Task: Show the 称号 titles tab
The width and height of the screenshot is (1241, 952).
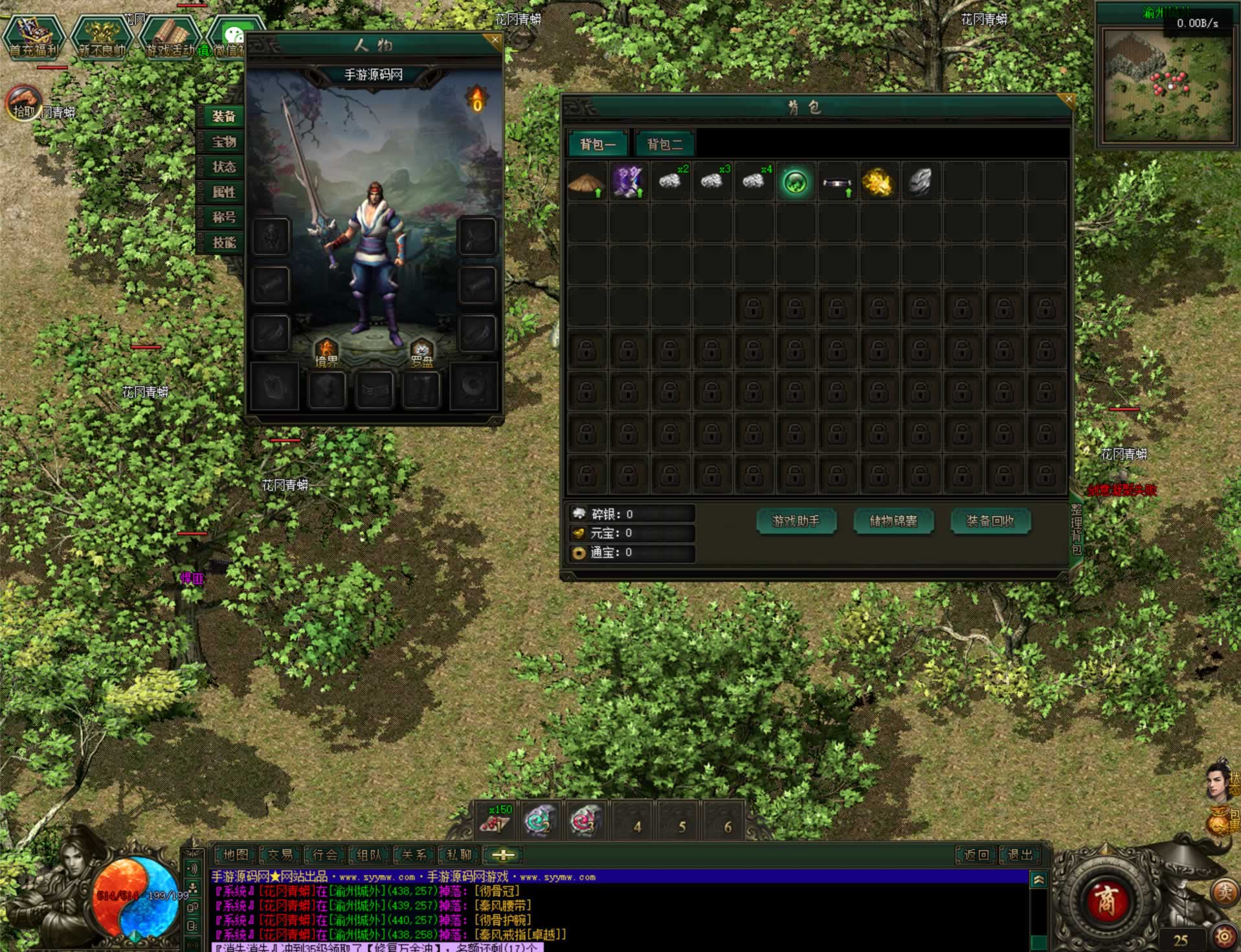Action: (223, 217)
